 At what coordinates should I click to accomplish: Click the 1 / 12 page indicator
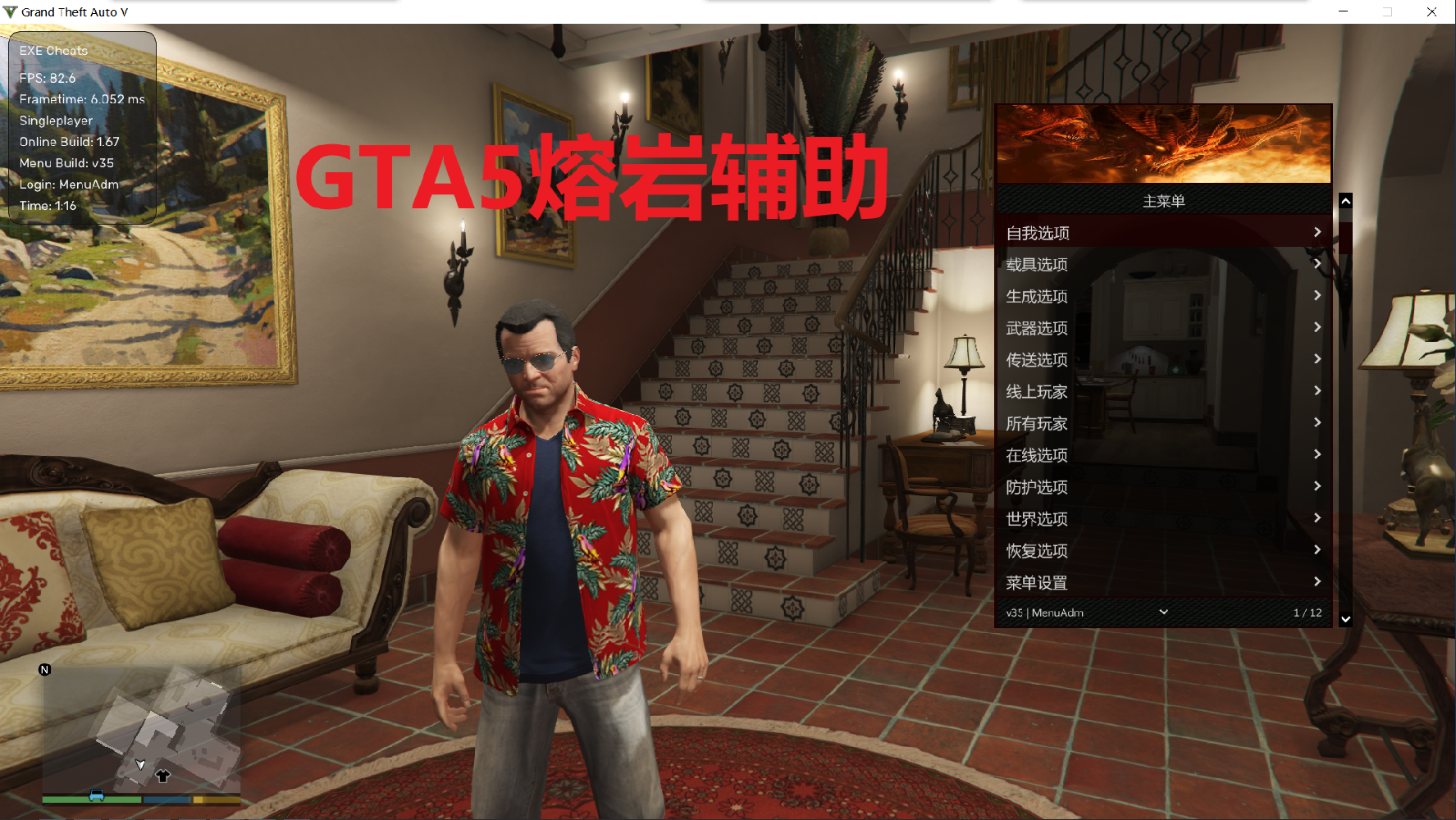click(1308, 612)
